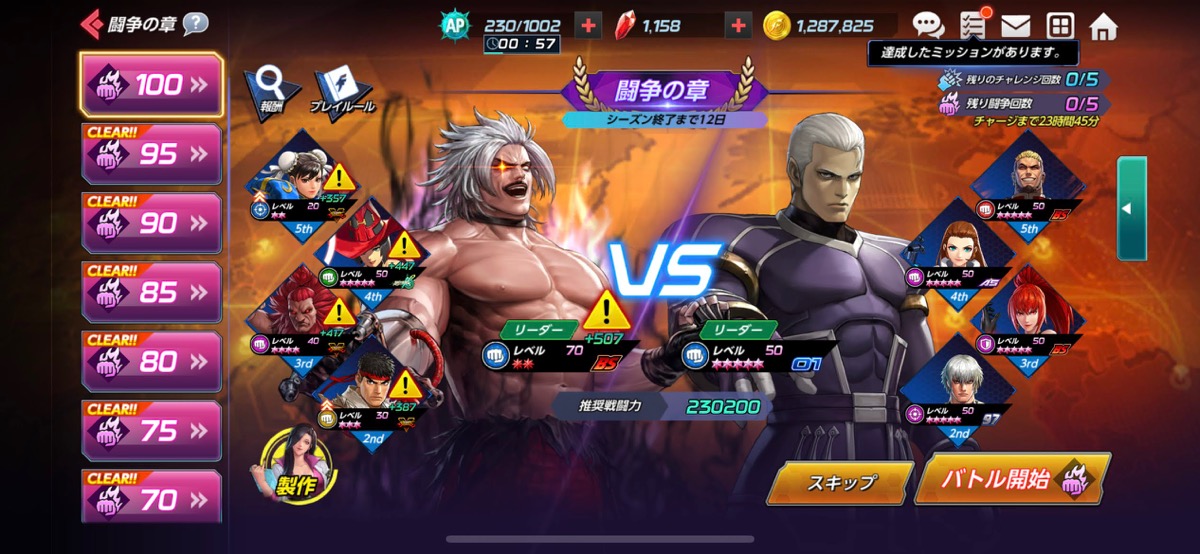This screenshot has height=554, width=1200.
Task: Open the help question mark bubble
Action: tap(195, 23)
